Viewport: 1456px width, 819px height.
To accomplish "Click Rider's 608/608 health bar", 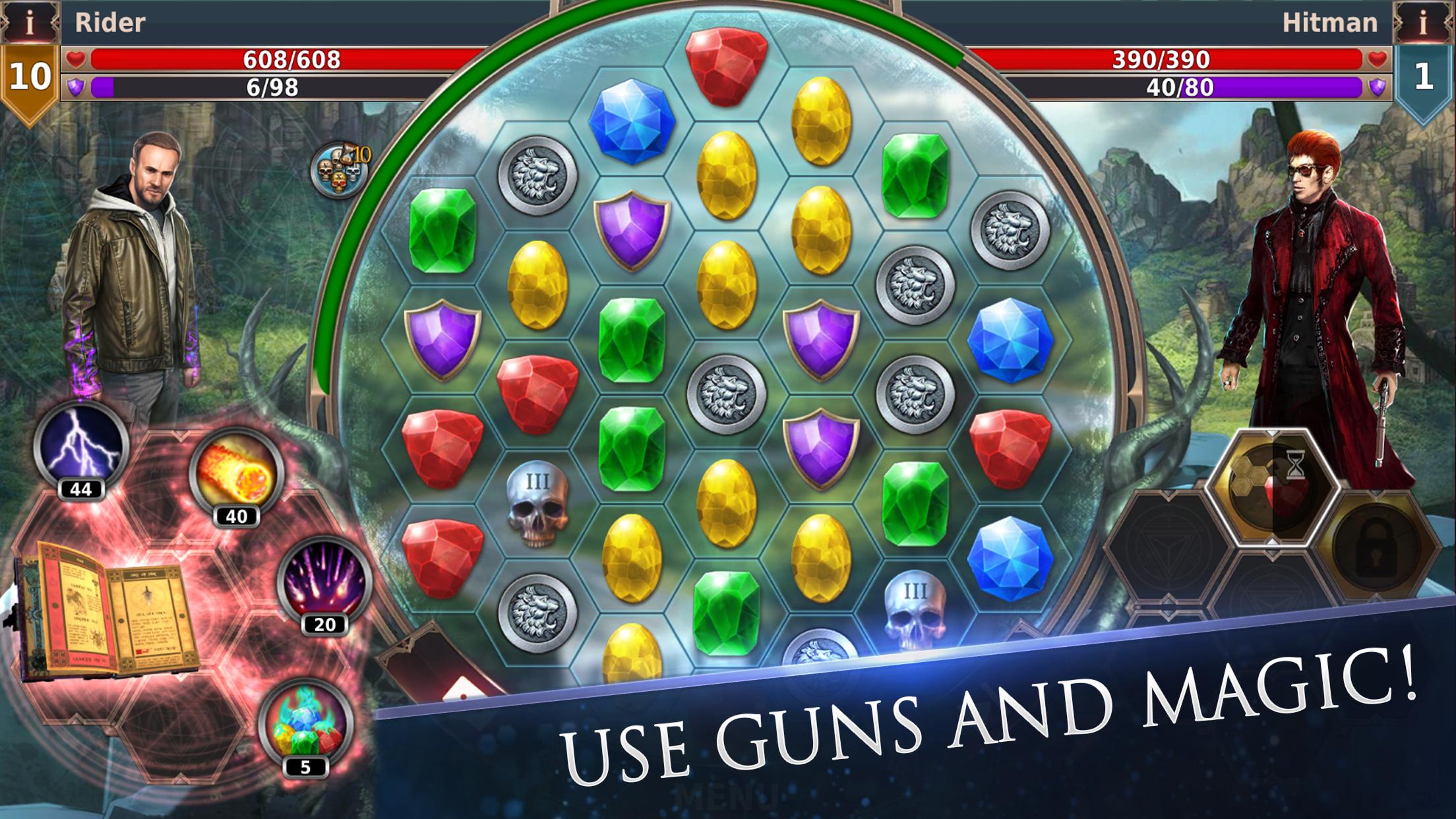I will (x=290, y=60).
